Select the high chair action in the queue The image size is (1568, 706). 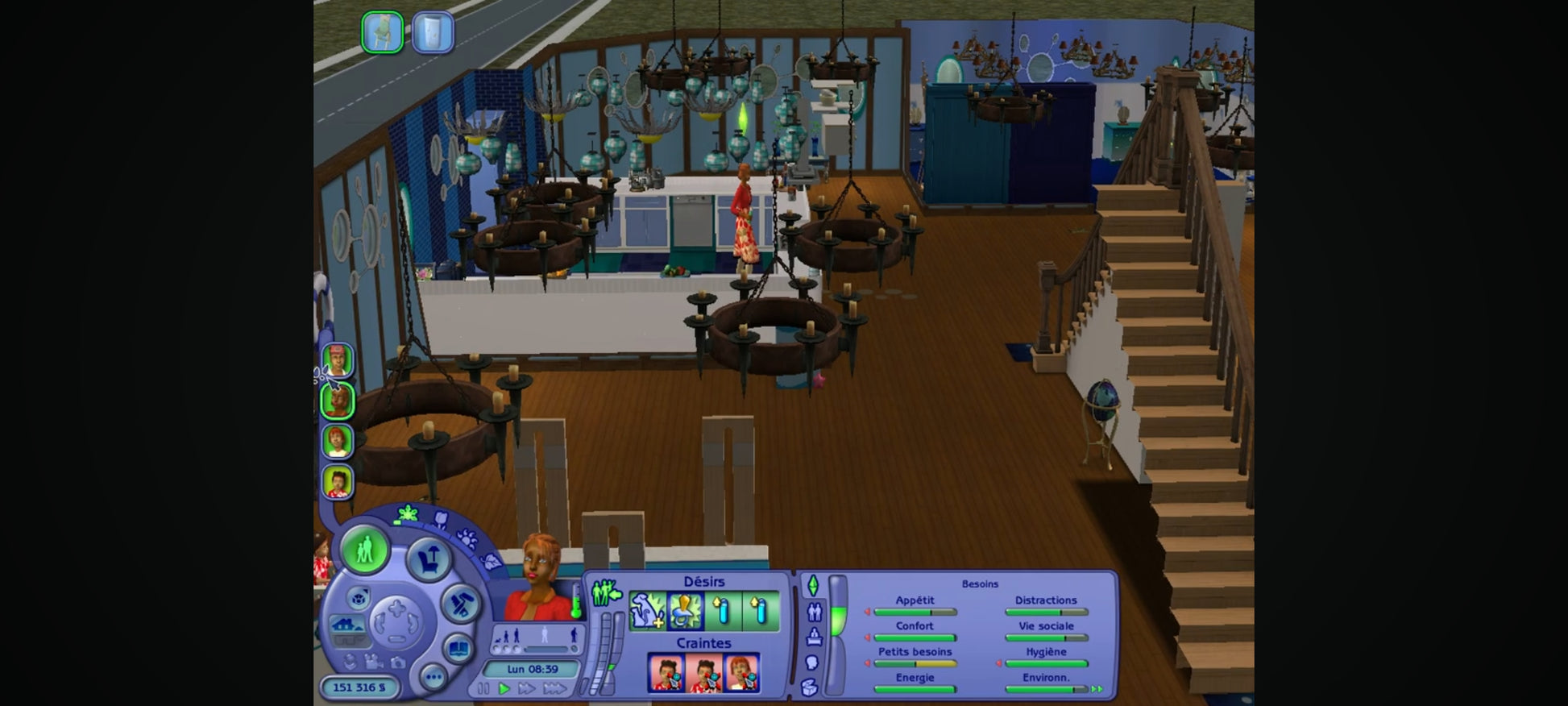[x=382, y=32]
